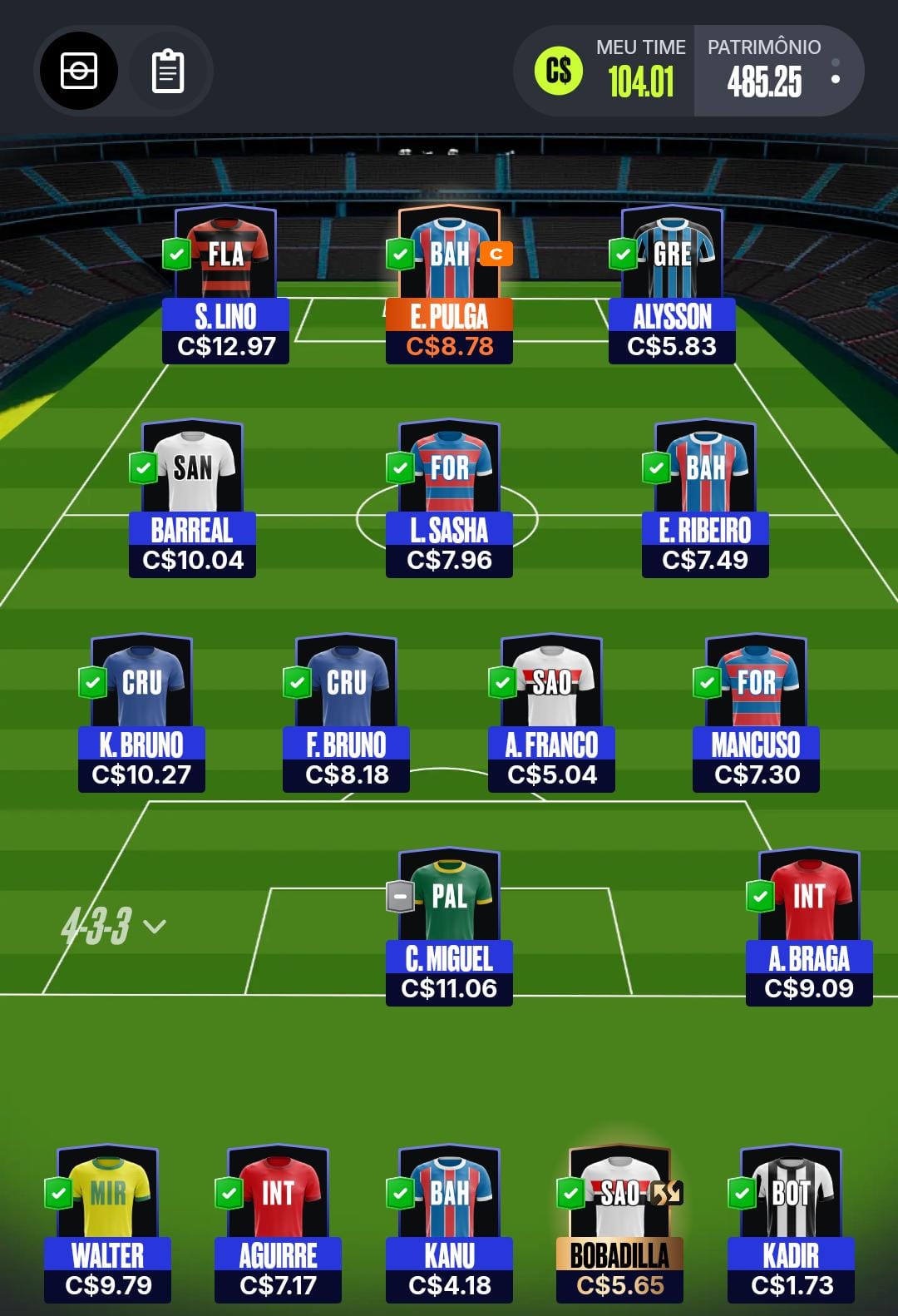Select the E. Ribeiro card

click(705, 499)
